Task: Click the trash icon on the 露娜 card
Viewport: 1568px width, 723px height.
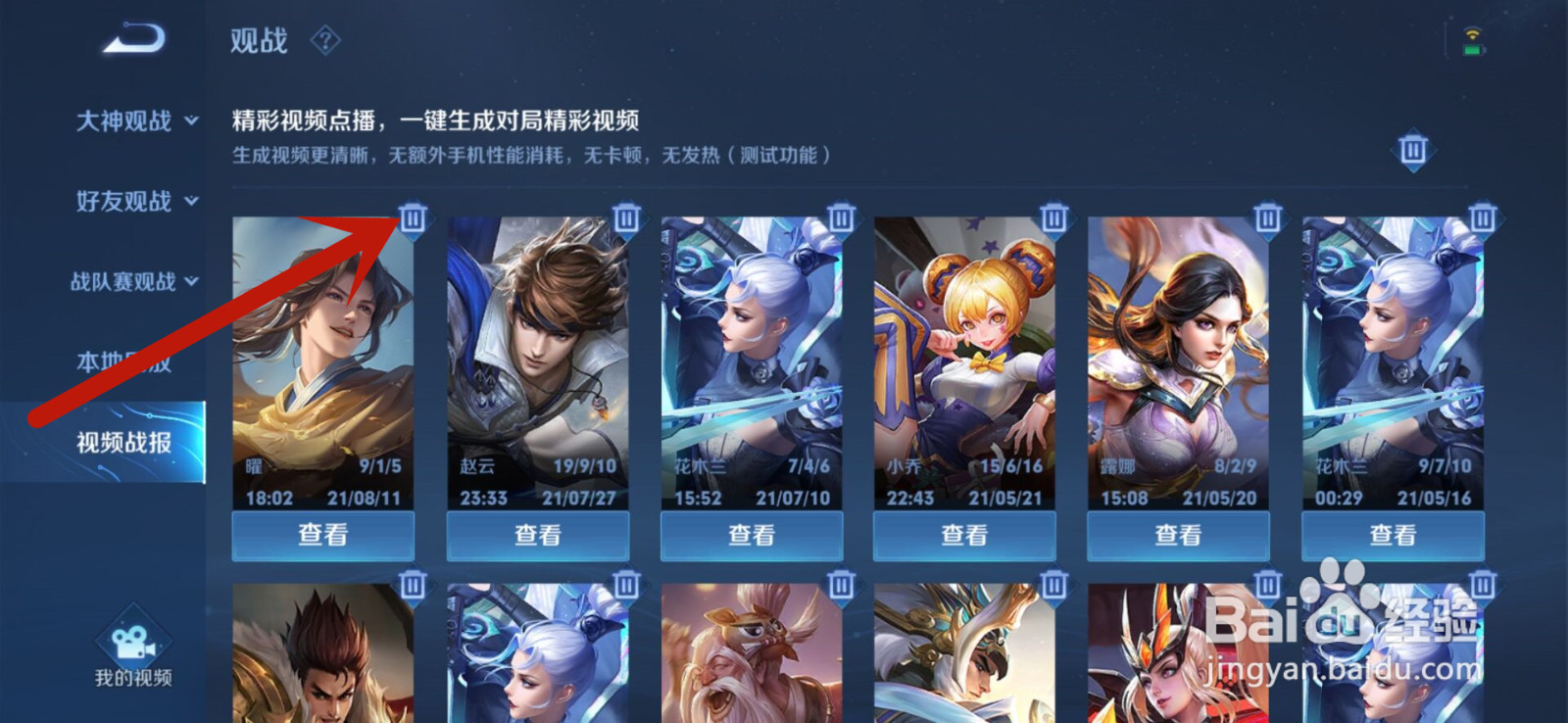Action: pos(1267,218)
